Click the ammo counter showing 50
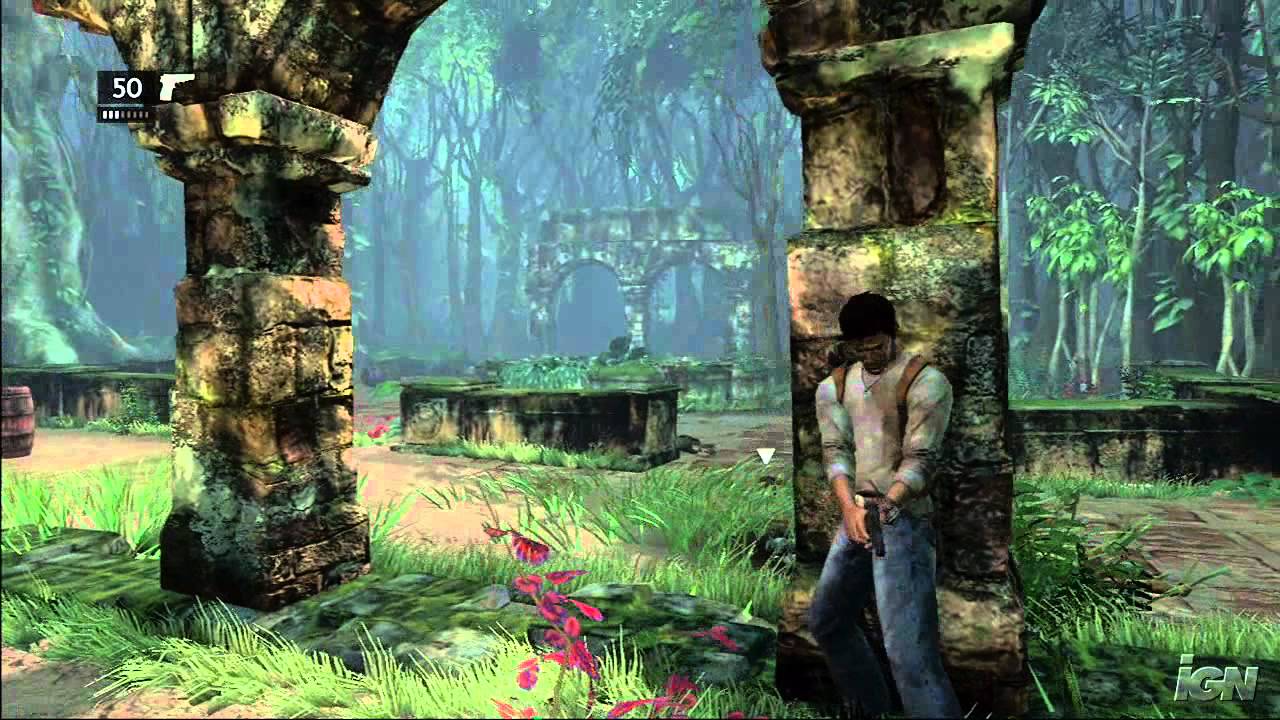 [127, 87]
